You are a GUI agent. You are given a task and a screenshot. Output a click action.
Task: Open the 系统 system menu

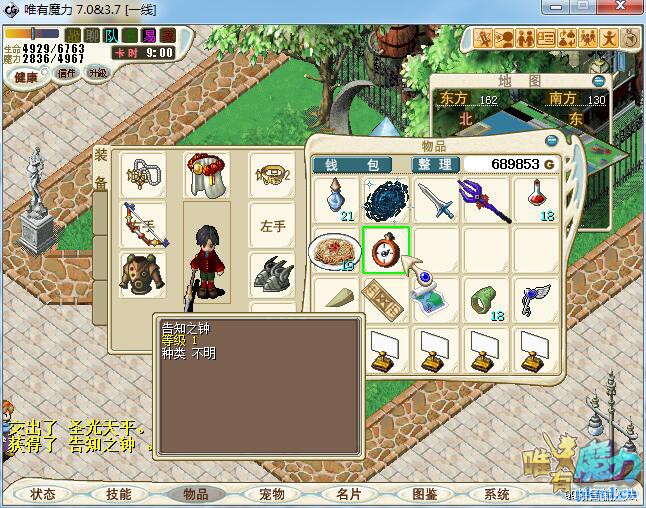point(497,494)
